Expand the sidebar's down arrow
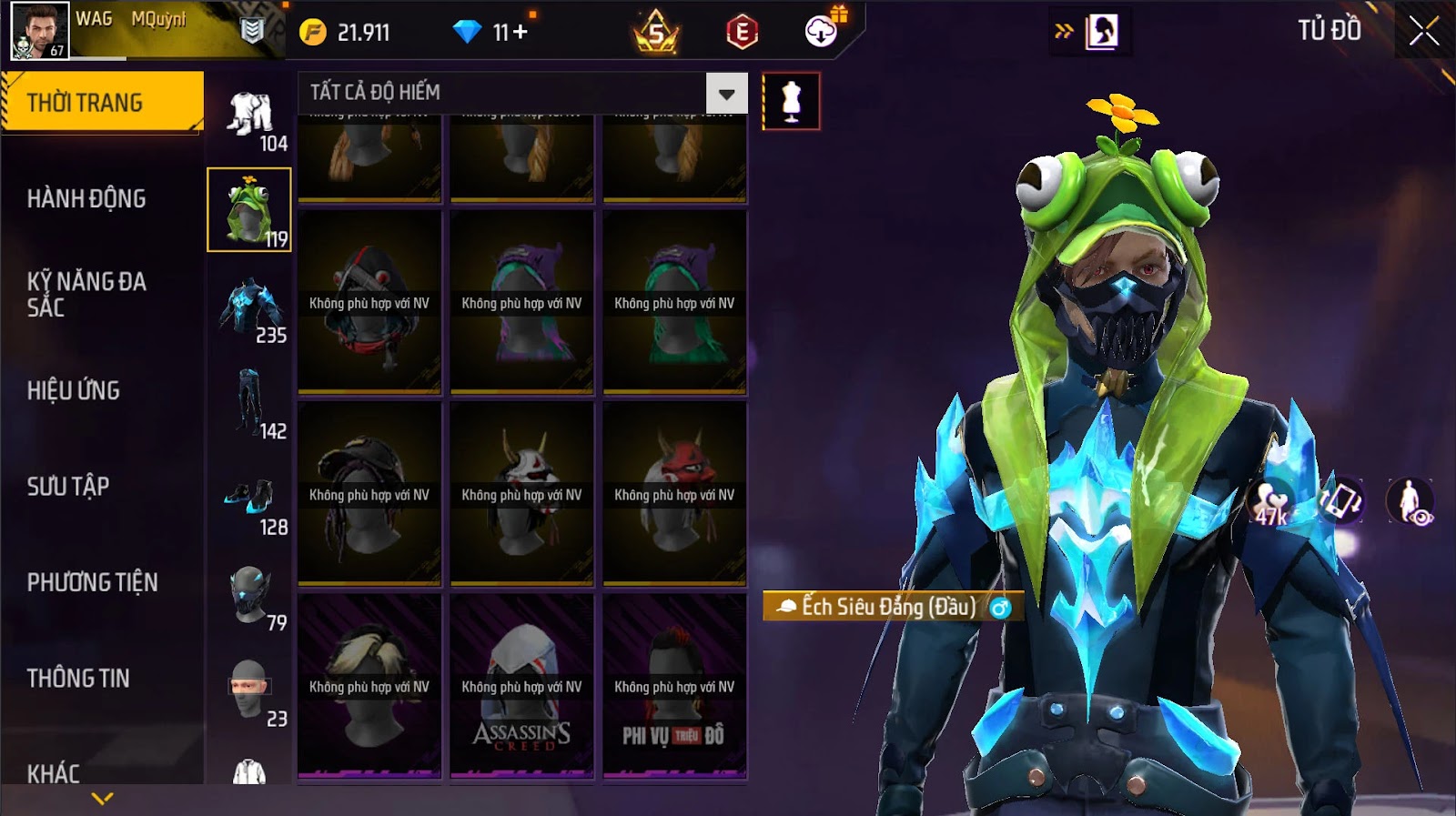The height and width of the screenshot is (816, 1456). [x=102, y=799]
